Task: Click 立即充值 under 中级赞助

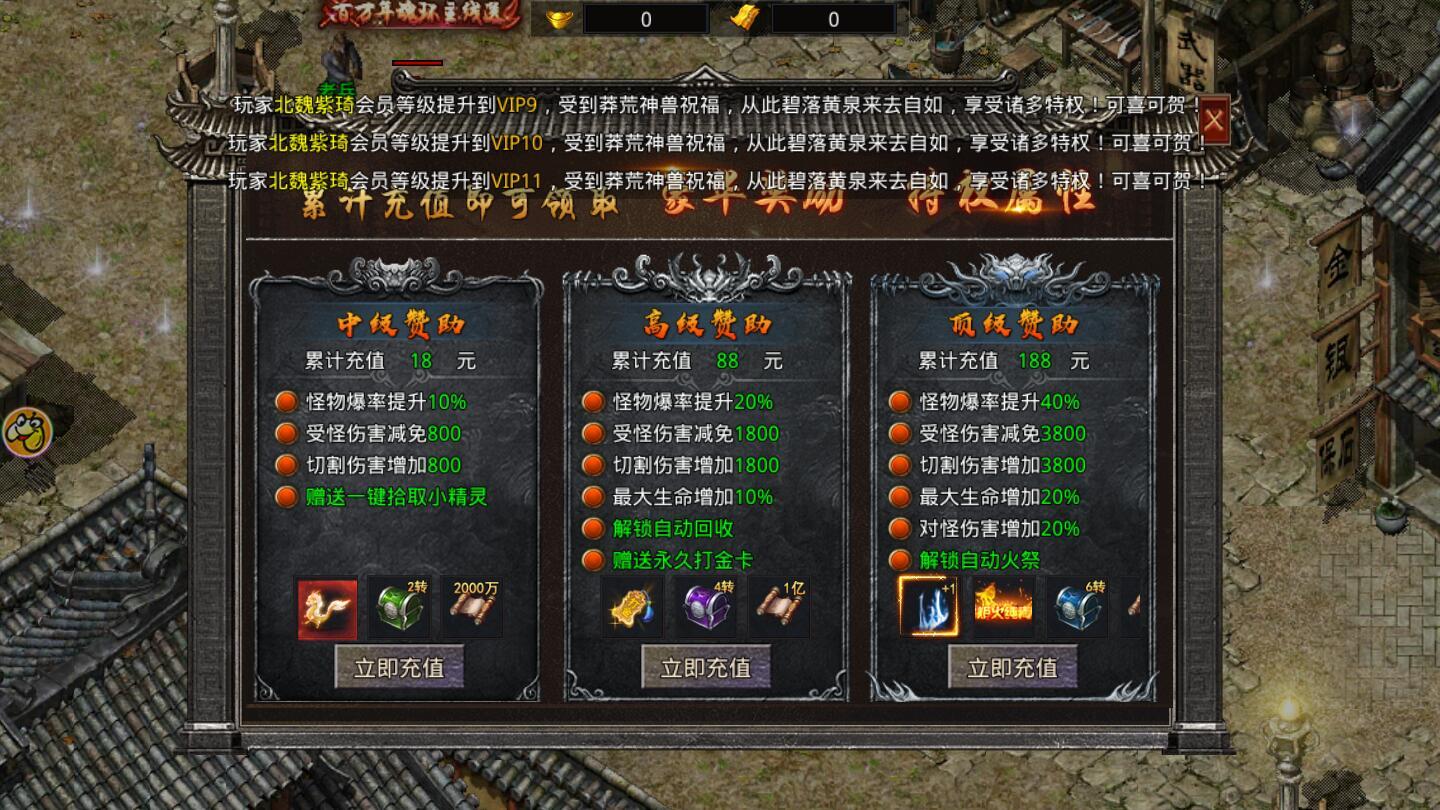Action: point(399,666)
